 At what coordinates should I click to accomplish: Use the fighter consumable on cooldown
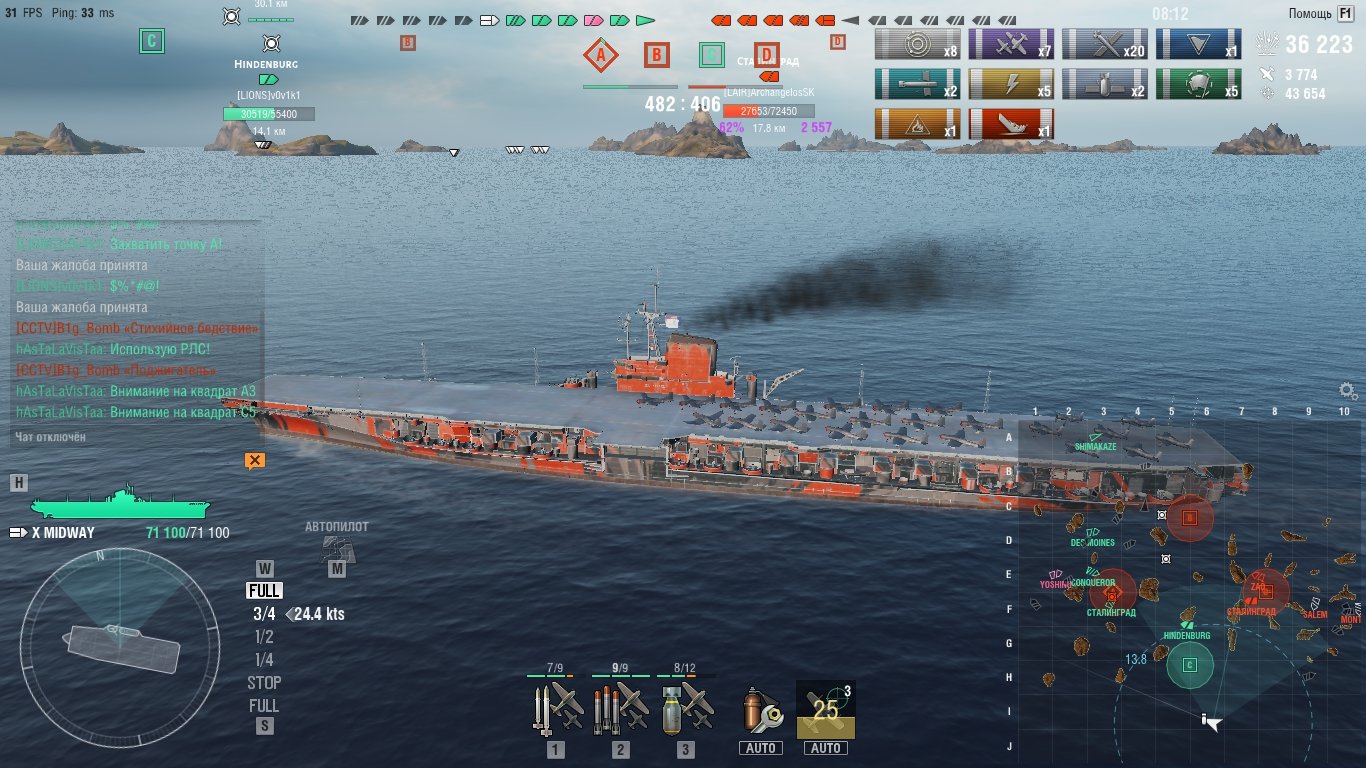click(826, 709)
